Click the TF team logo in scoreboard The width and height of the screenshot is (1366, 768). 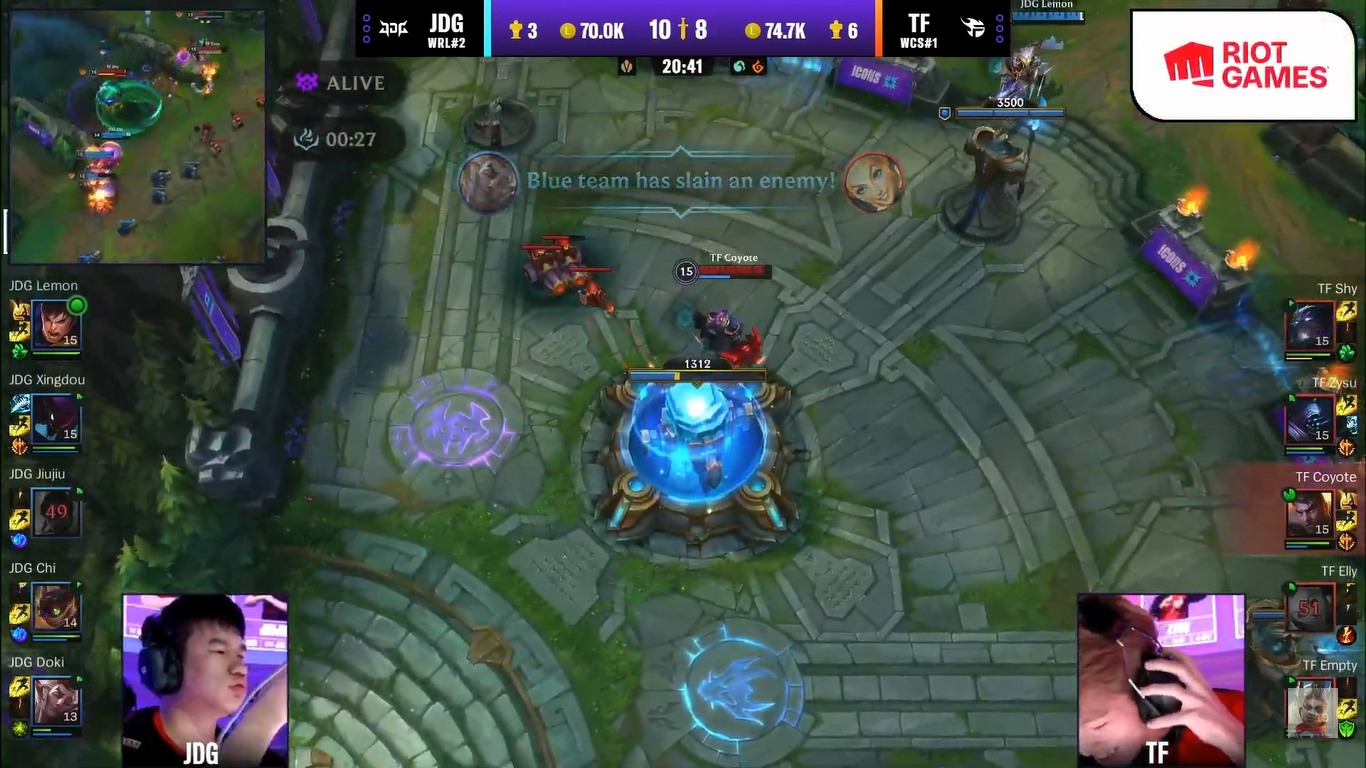pyautogui.click(x=970, y=28)
